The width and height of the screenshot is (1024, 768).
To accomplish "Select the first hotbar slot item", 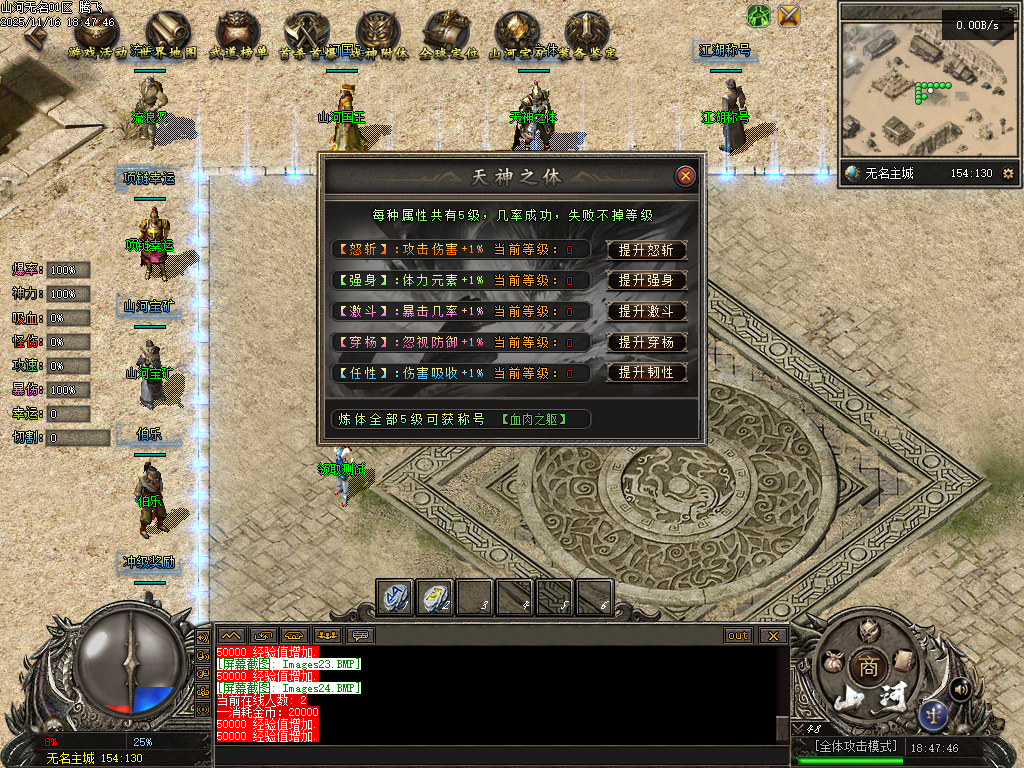I will (394, 597).
